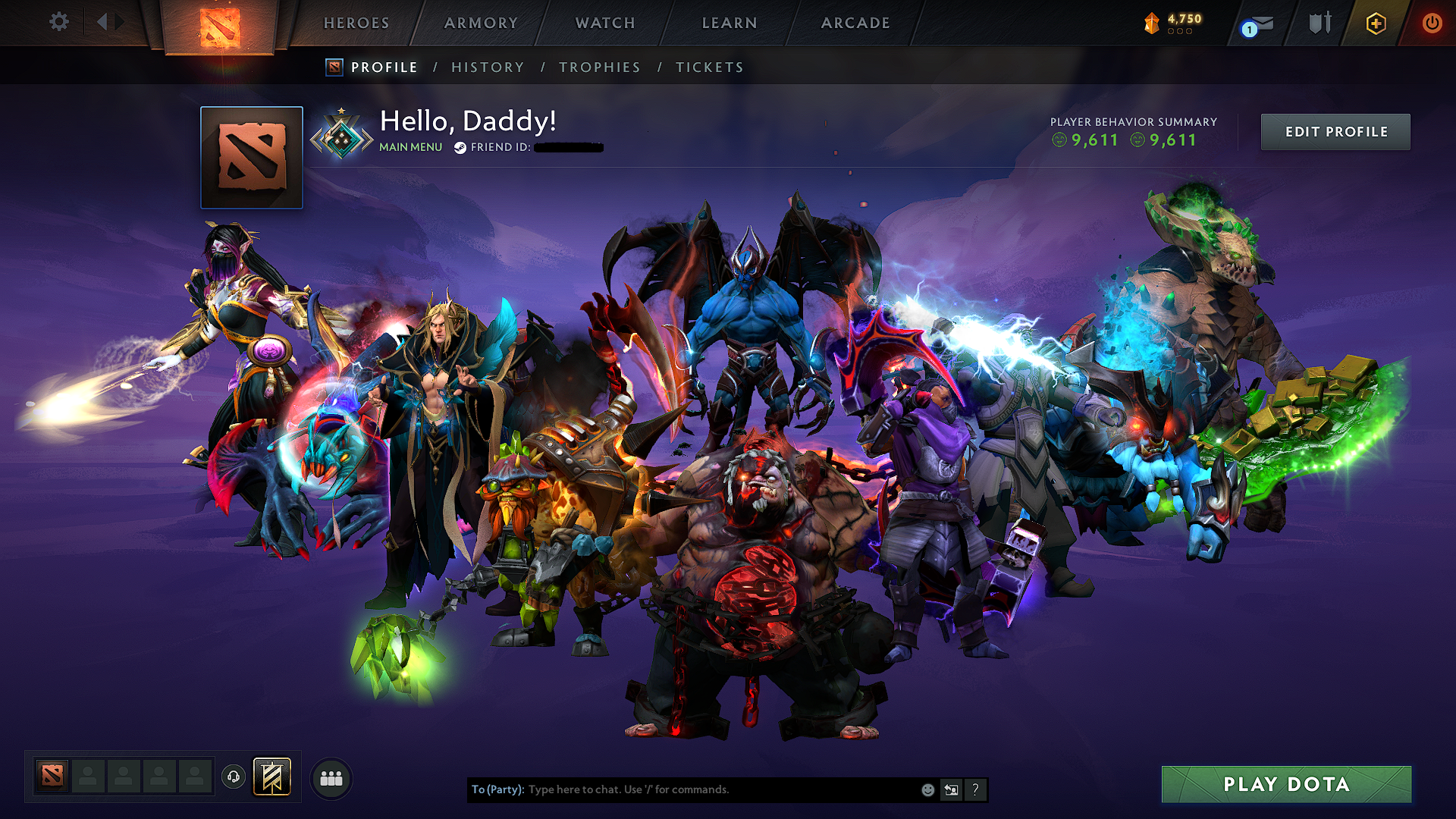Open the Settings gear icon
This screenshot has height=819, width=1456.
tap(58, 22)
